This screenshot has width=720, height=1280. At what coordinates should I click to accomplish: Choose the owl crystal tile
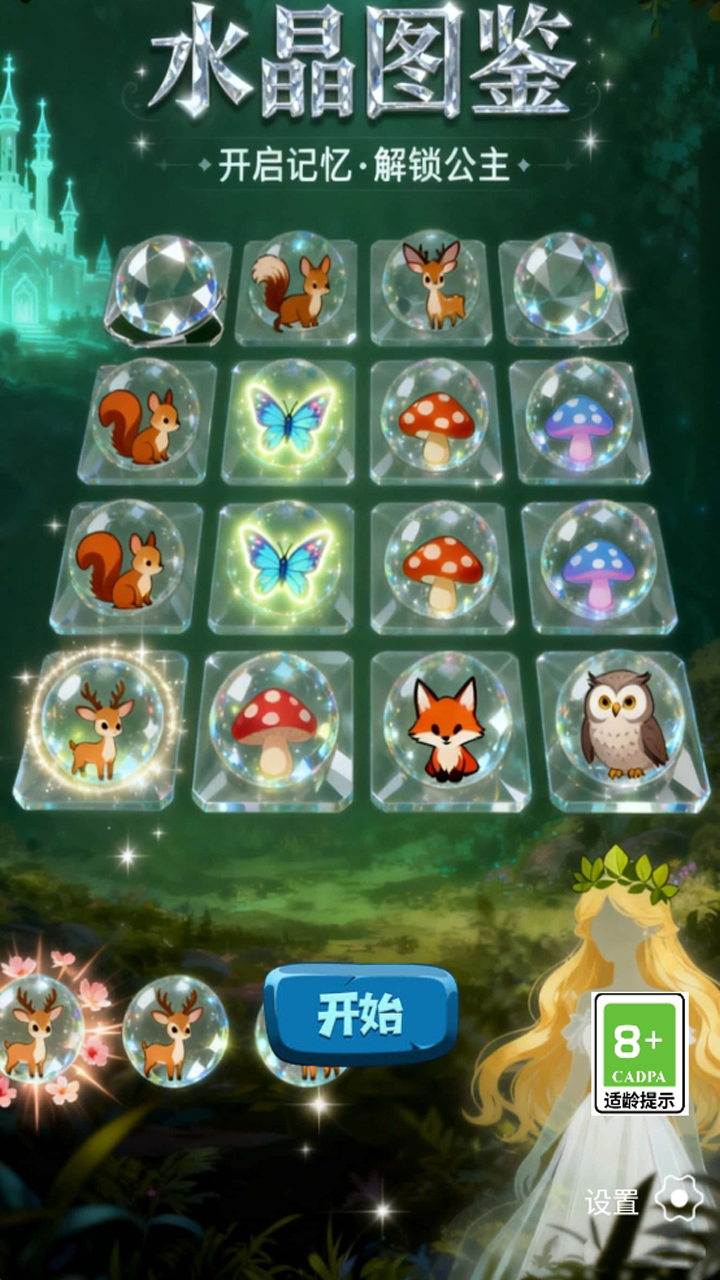tap(623, 722)
